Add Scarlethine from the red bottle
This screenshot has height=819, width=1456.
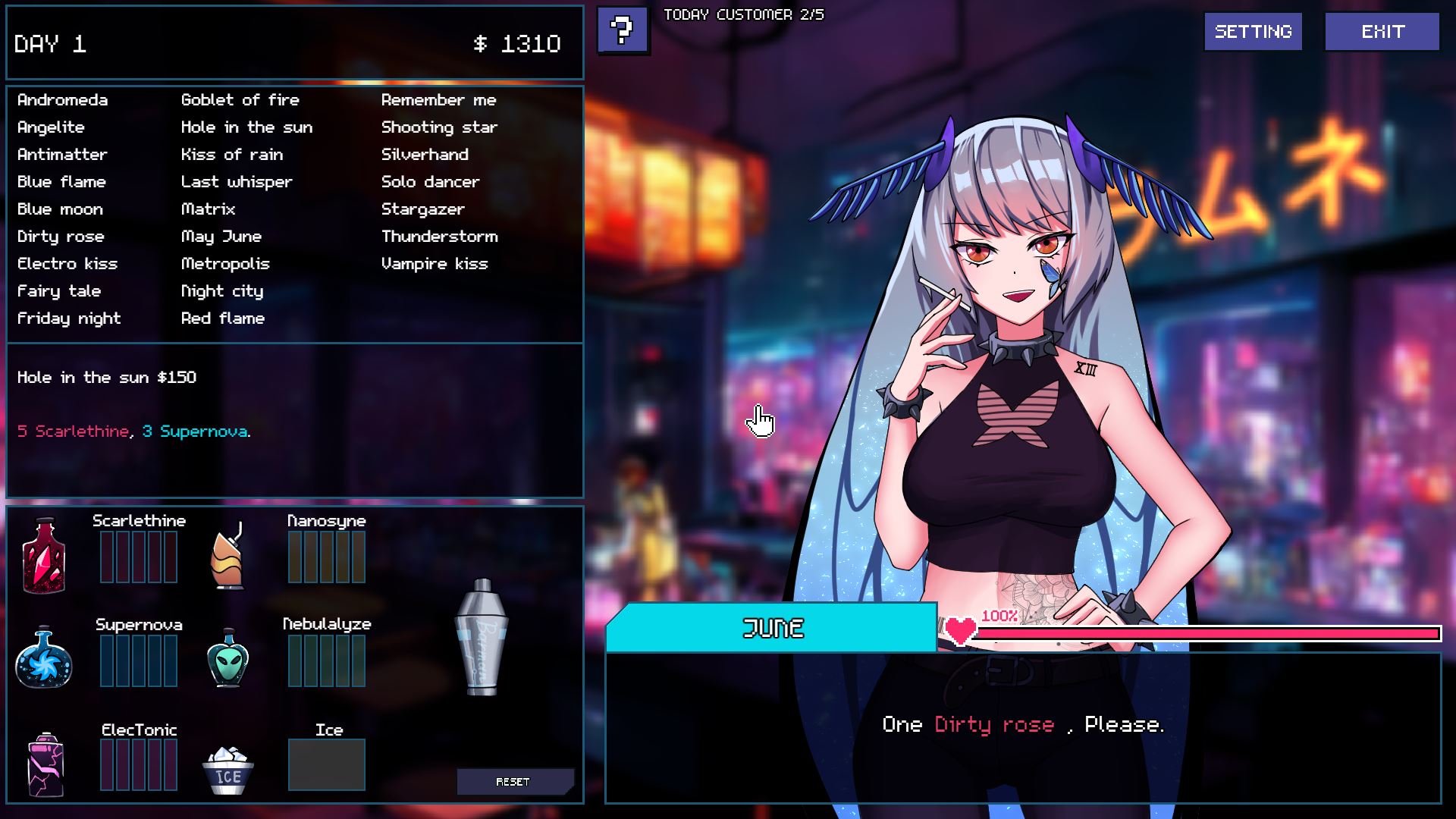[44, 556]
